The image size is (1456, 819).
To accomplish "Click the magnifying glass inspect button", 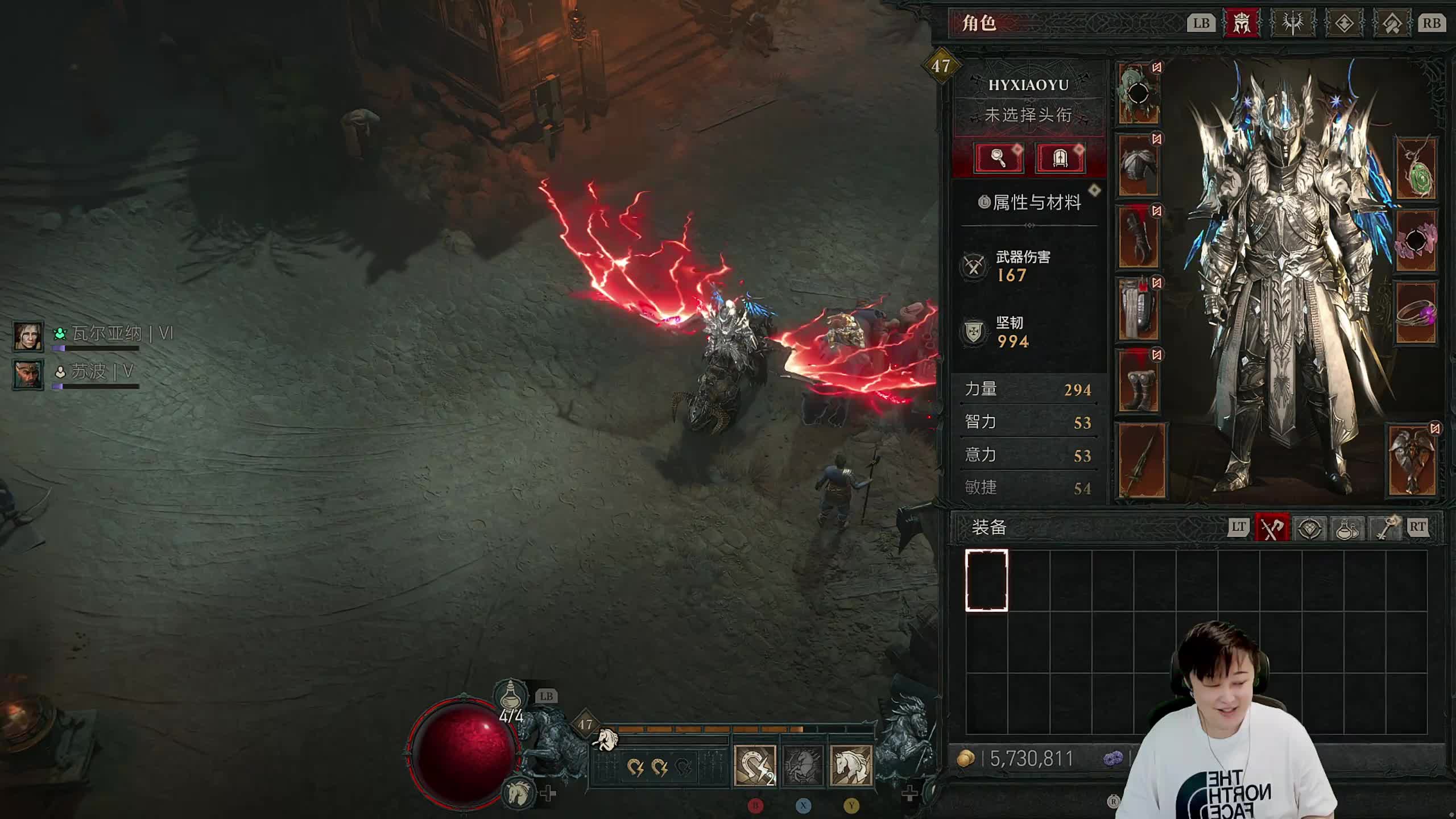I will click(999, 158).
